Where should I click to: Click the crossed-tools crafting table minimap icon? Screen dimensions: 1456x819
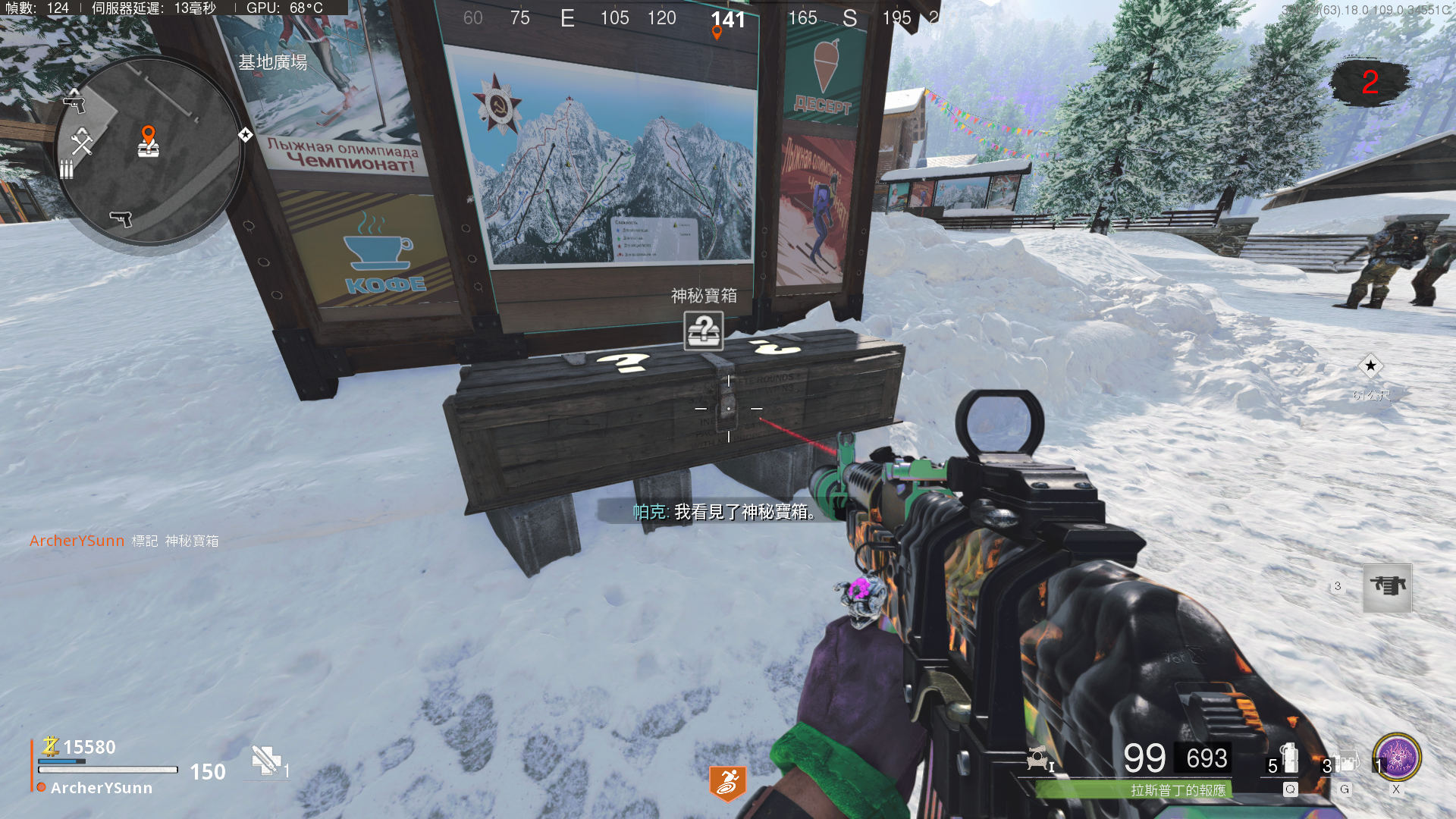pyautogui.click(x=82, y=141)
